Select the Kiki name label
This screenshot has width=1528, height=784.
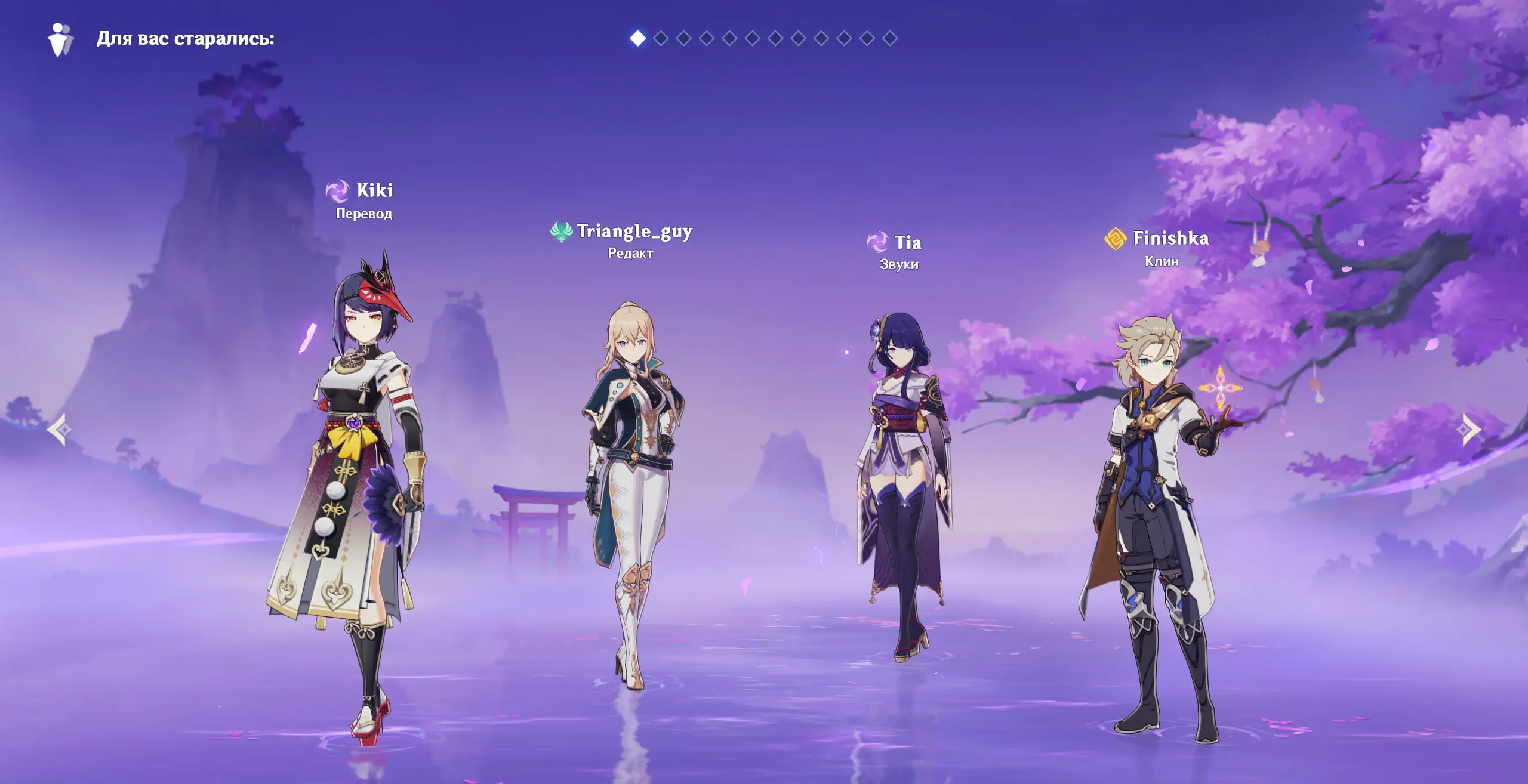[x=374, y=190]
